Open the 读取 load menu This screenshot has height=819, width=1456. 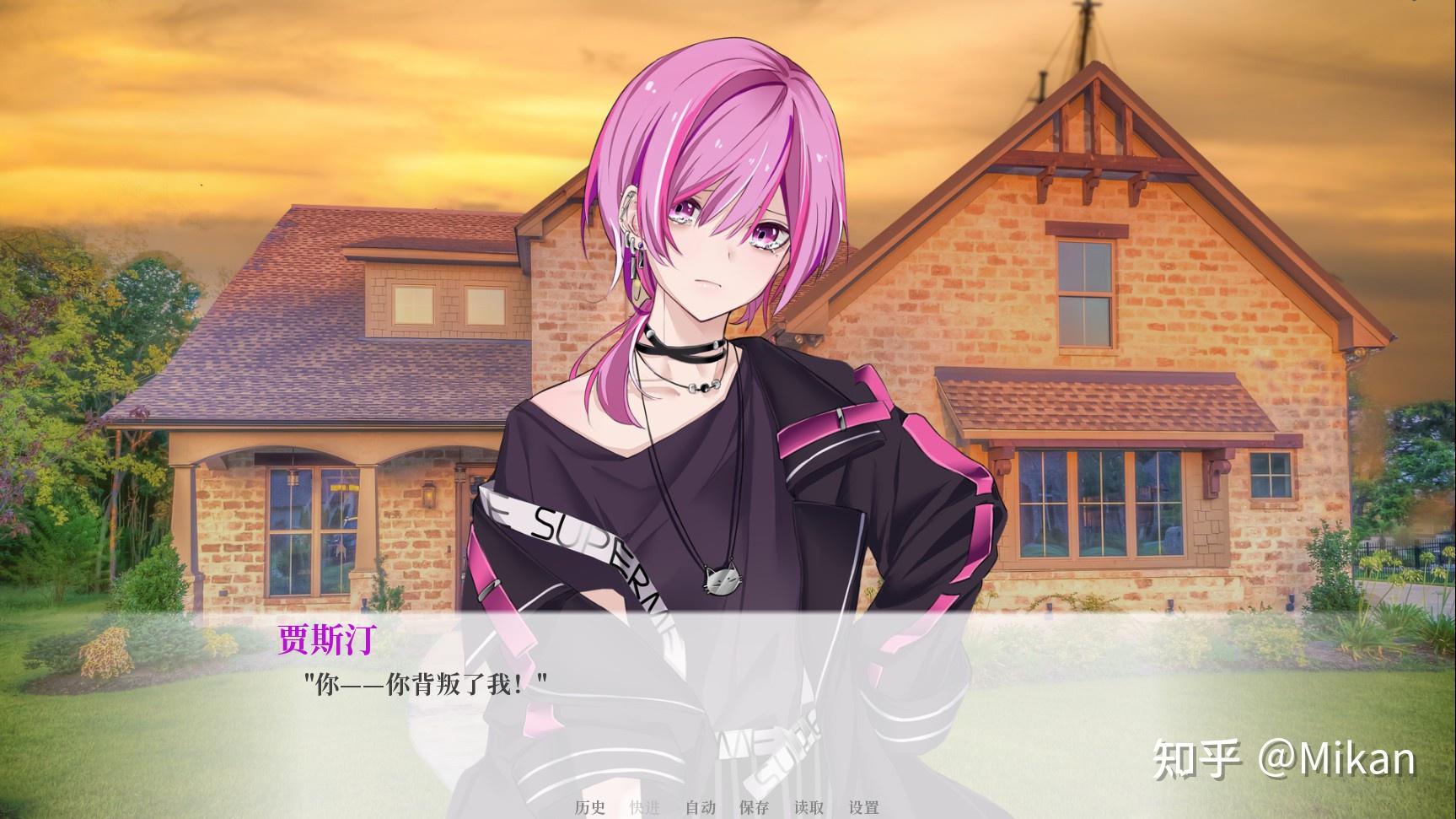tap(809, 807)
